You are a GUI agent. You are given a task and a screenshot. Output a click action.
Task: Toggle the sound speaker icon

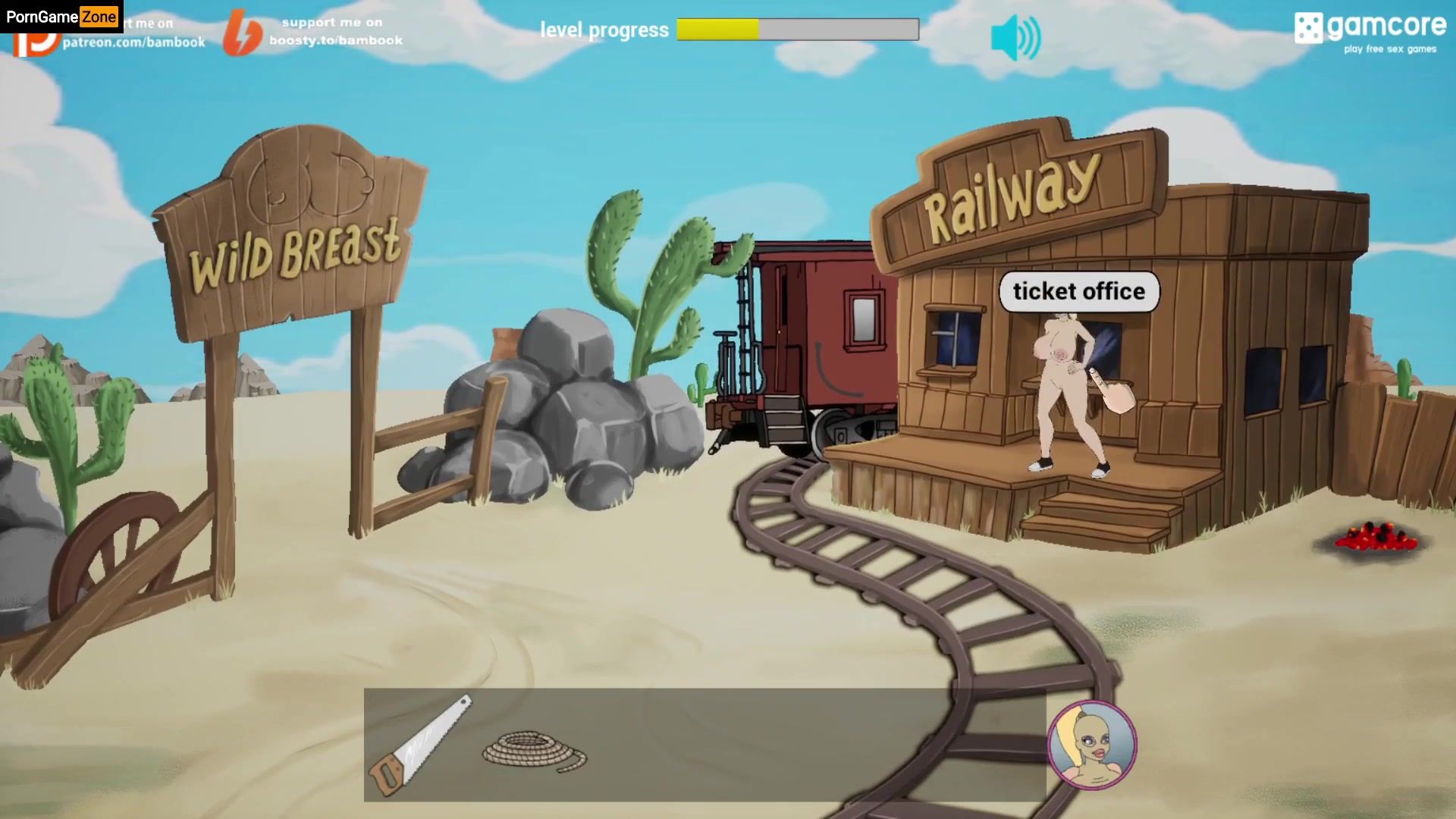tap(1015, 38)
